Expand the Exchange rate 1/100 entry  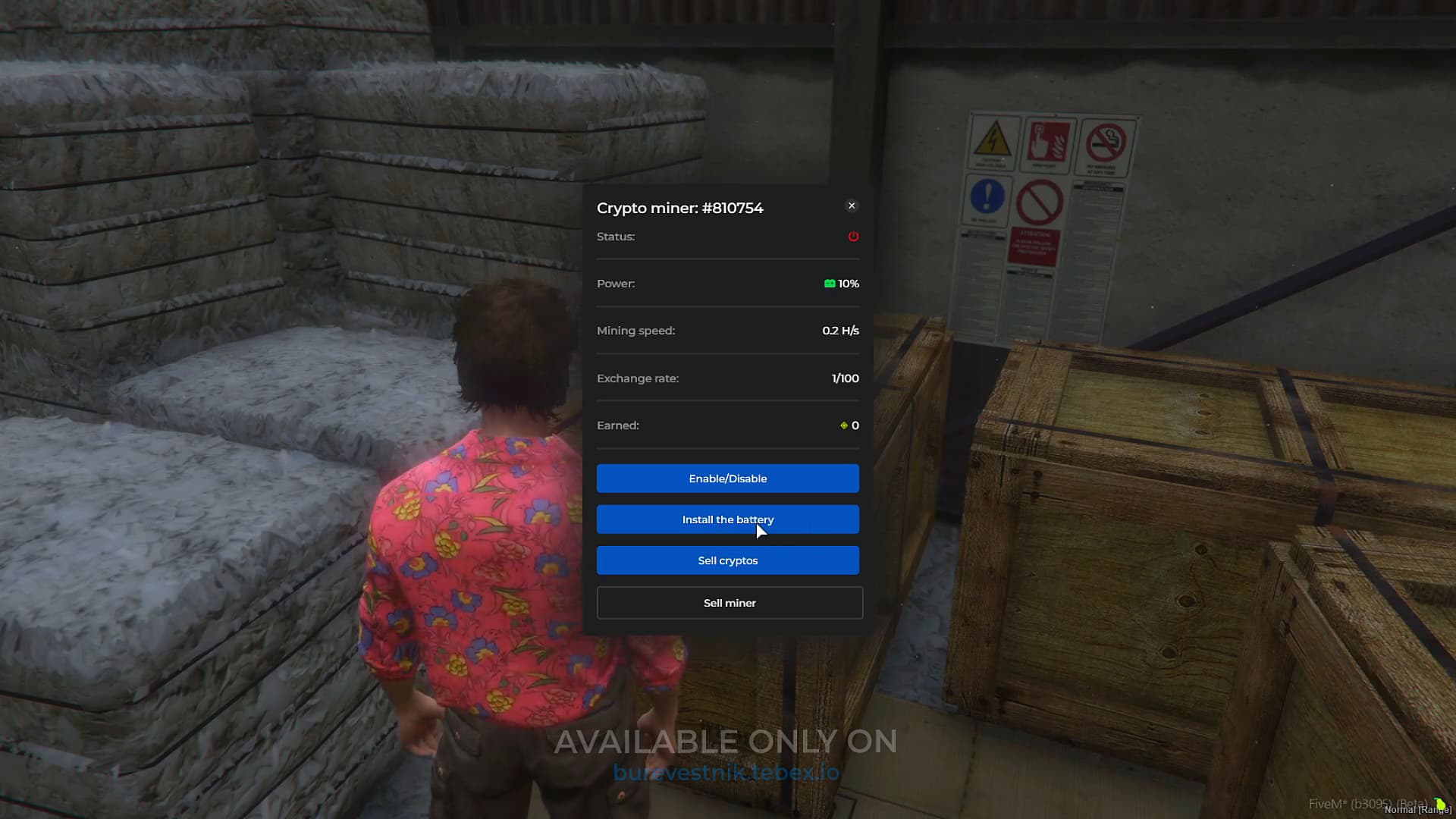click(727, 378)
